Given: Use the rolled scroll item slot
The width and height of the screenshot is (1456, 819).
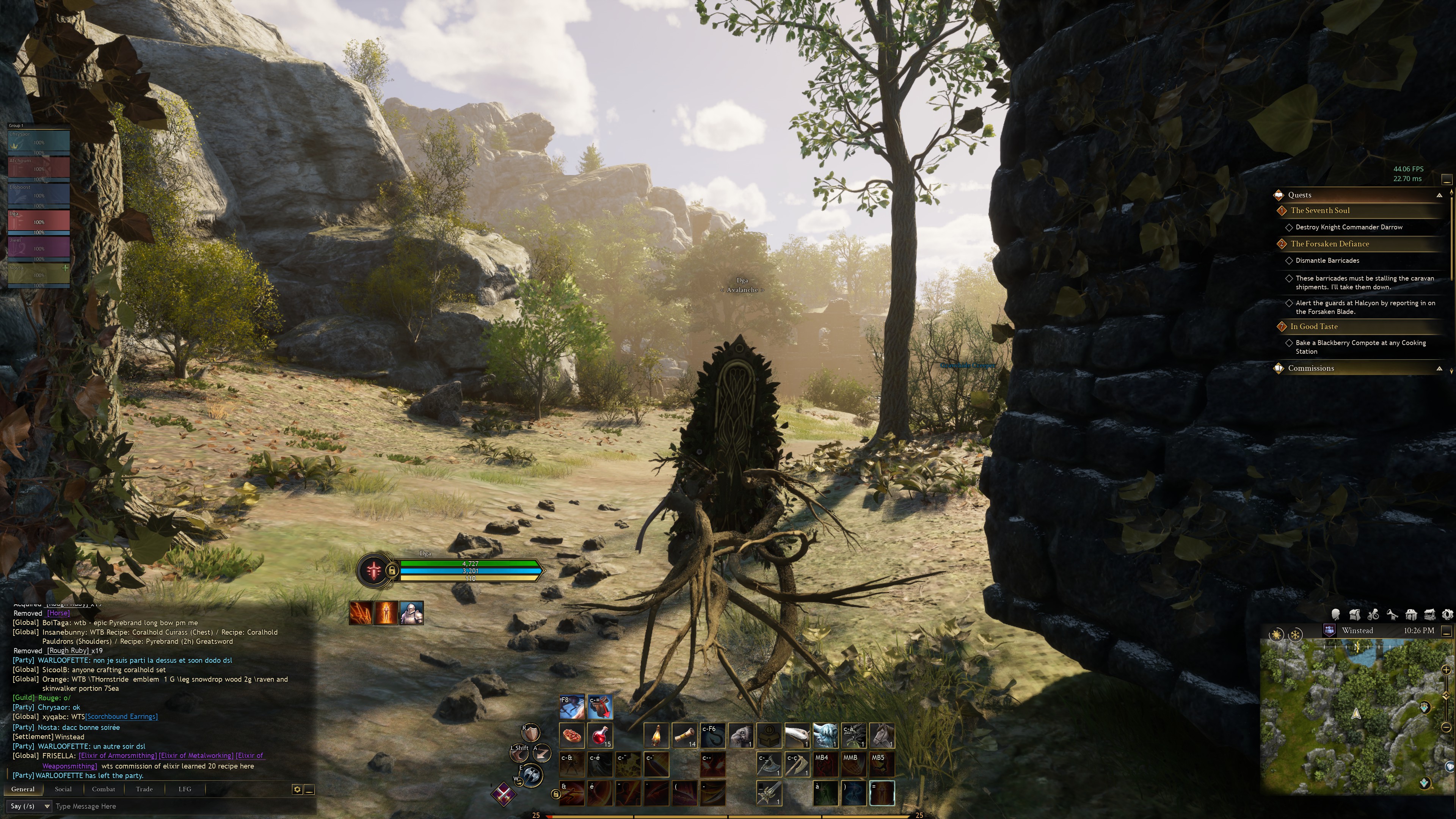Looking at the screenshot, I should click(x=684, y=735).
